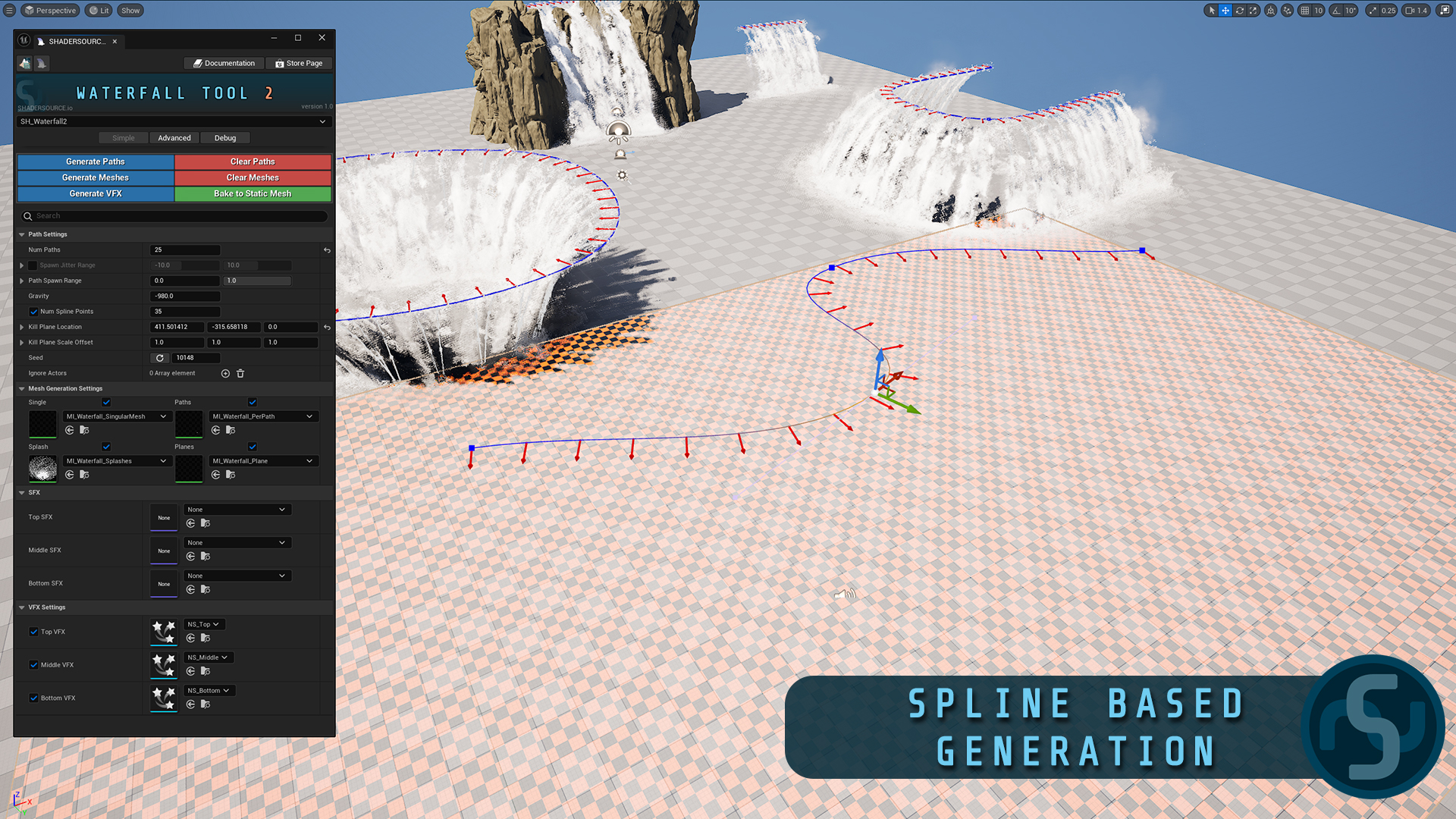Select the Advanced mode tab
Viewport: 1456px width, 819px height.
point(174,137)
